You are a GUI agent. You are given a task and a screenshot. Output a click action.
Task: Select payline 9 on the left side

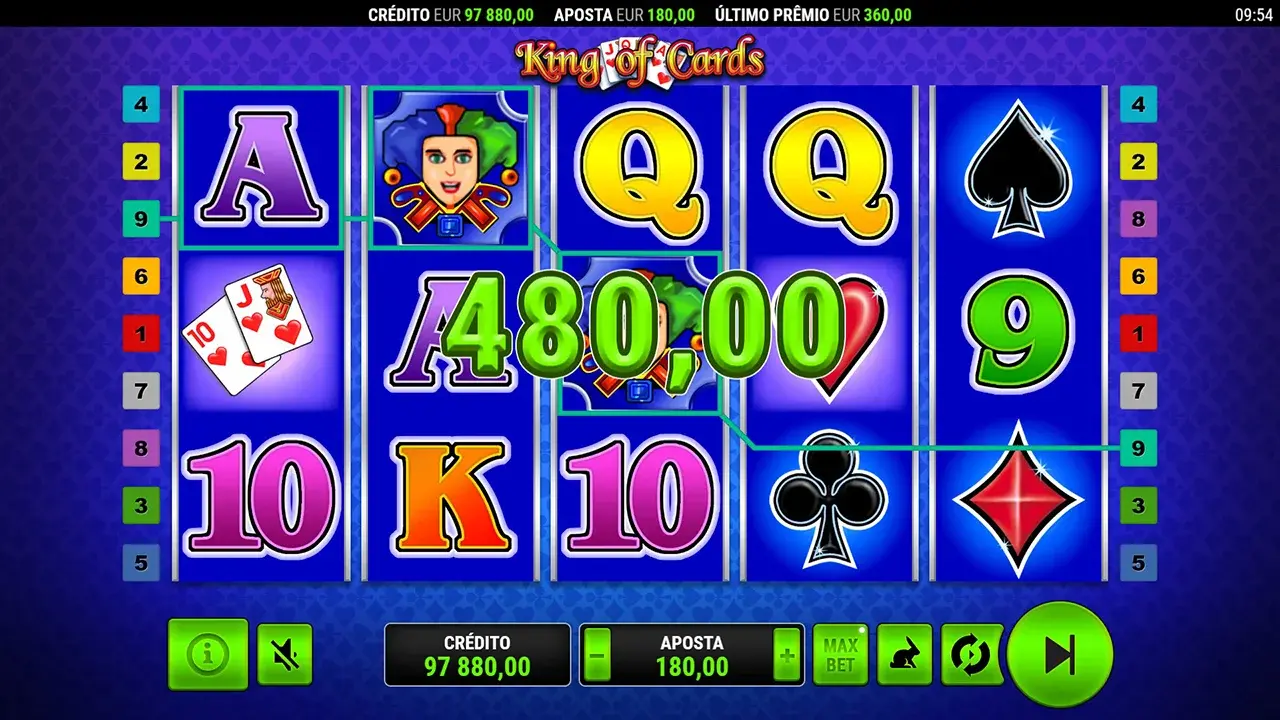pyautogui.click(x=140, y=219)
